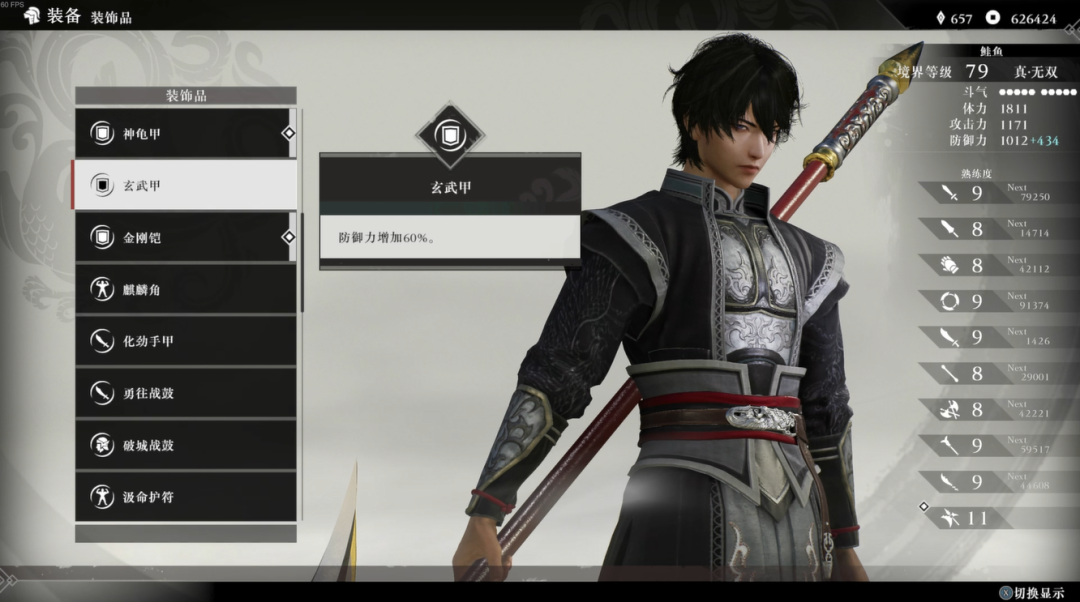Pick the 汲命护符 accessory
This screenshot has width=1080, height=602.
pos(185,497)
